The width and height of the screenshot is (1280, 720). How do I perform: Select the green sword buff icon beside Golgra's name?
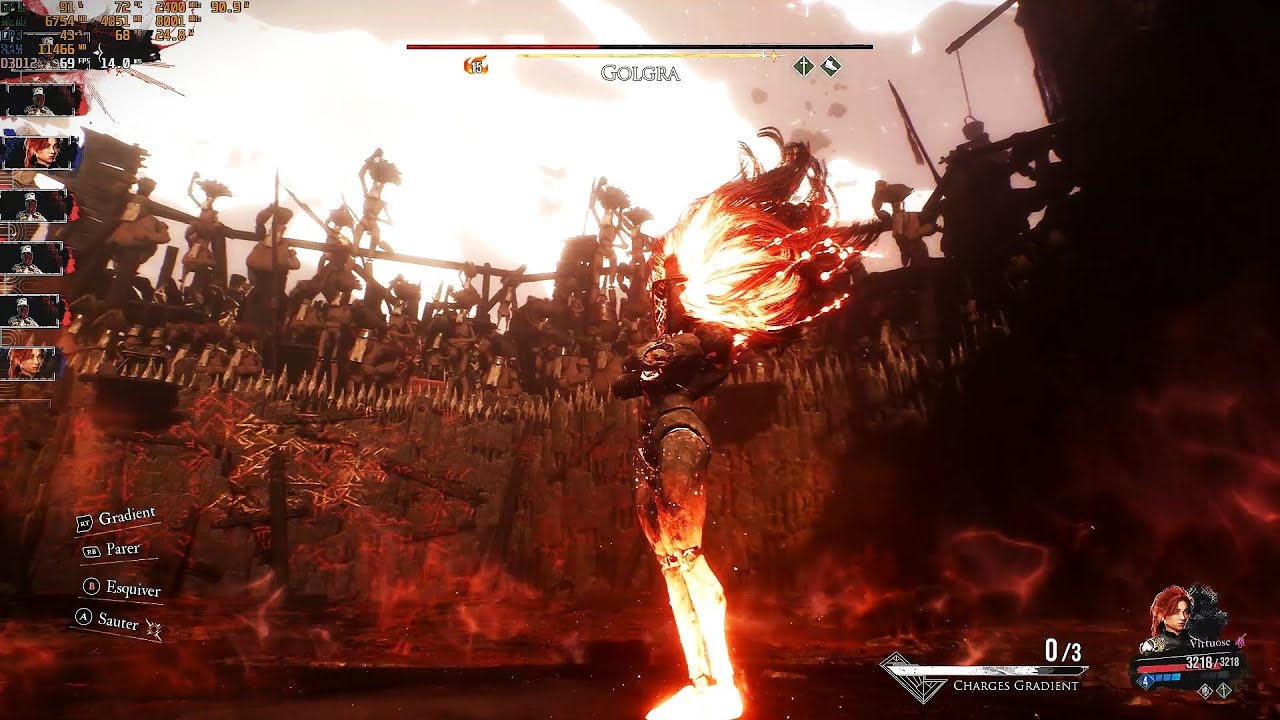pos(803,67)
